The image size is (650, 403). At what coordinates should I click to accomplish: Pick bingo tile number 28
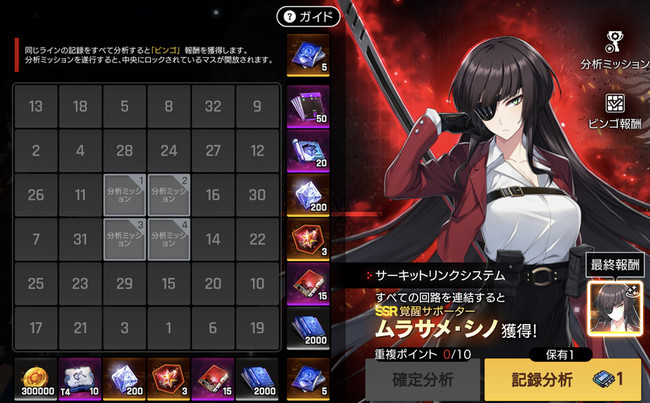[x=124, y=151]
